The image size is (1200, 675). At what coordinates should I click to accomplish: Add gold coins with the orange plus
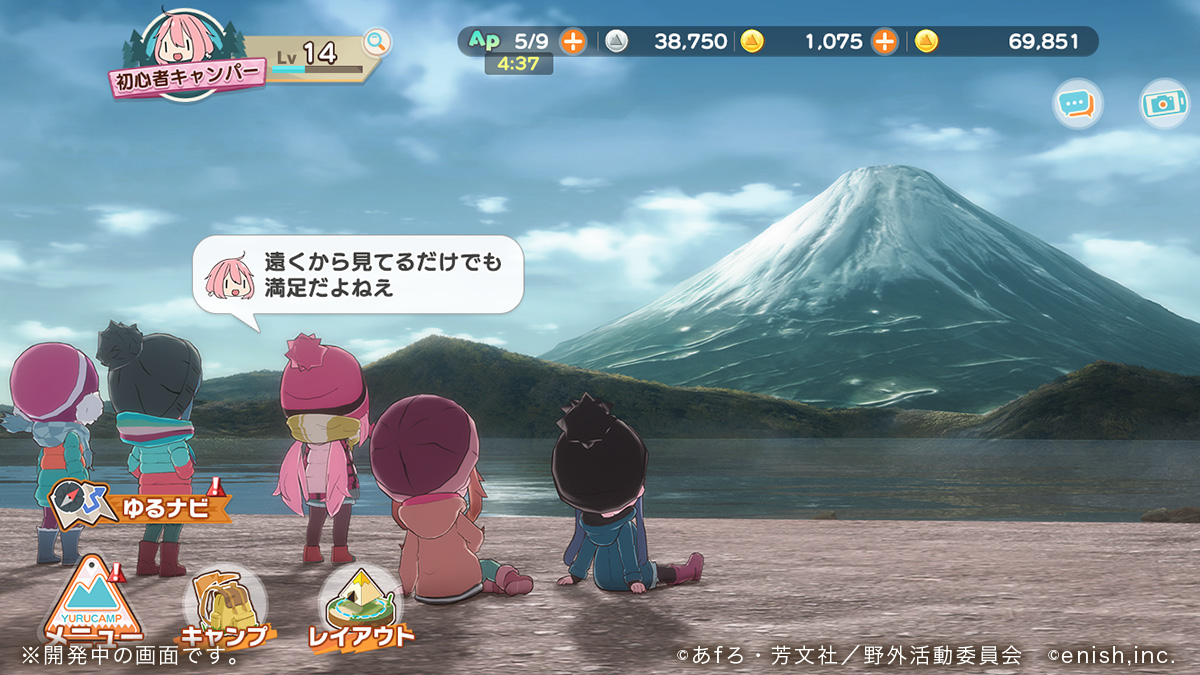click(884, 41)
